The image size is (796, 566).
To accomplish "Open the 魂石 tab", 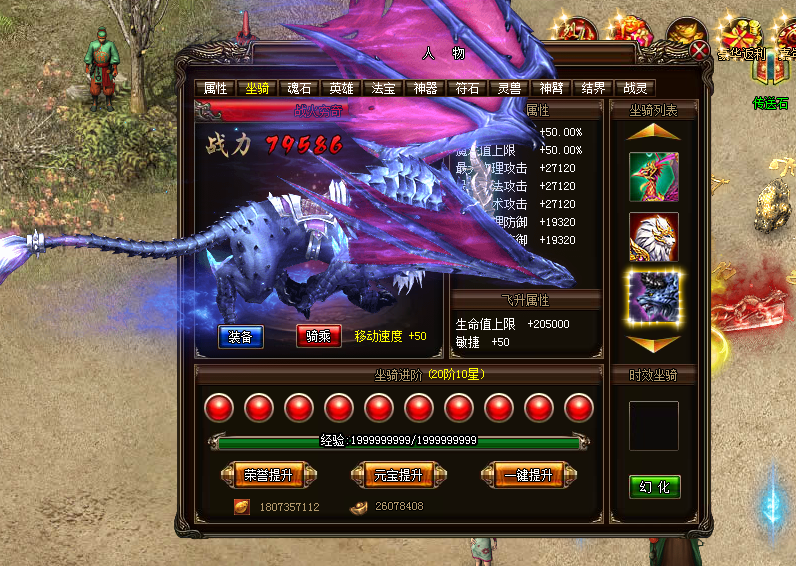I will 299,88.
